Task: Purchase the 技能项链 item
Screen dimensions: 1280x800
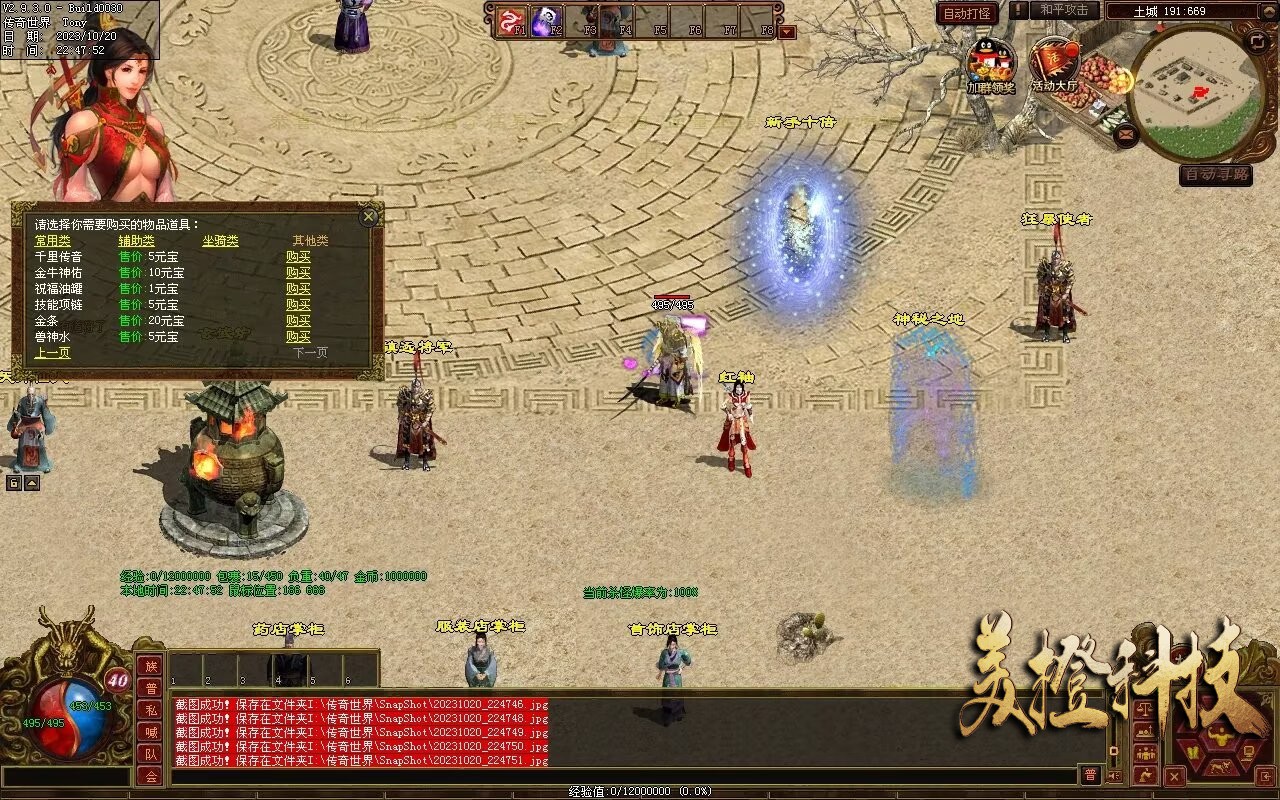Action: [298, 305]
